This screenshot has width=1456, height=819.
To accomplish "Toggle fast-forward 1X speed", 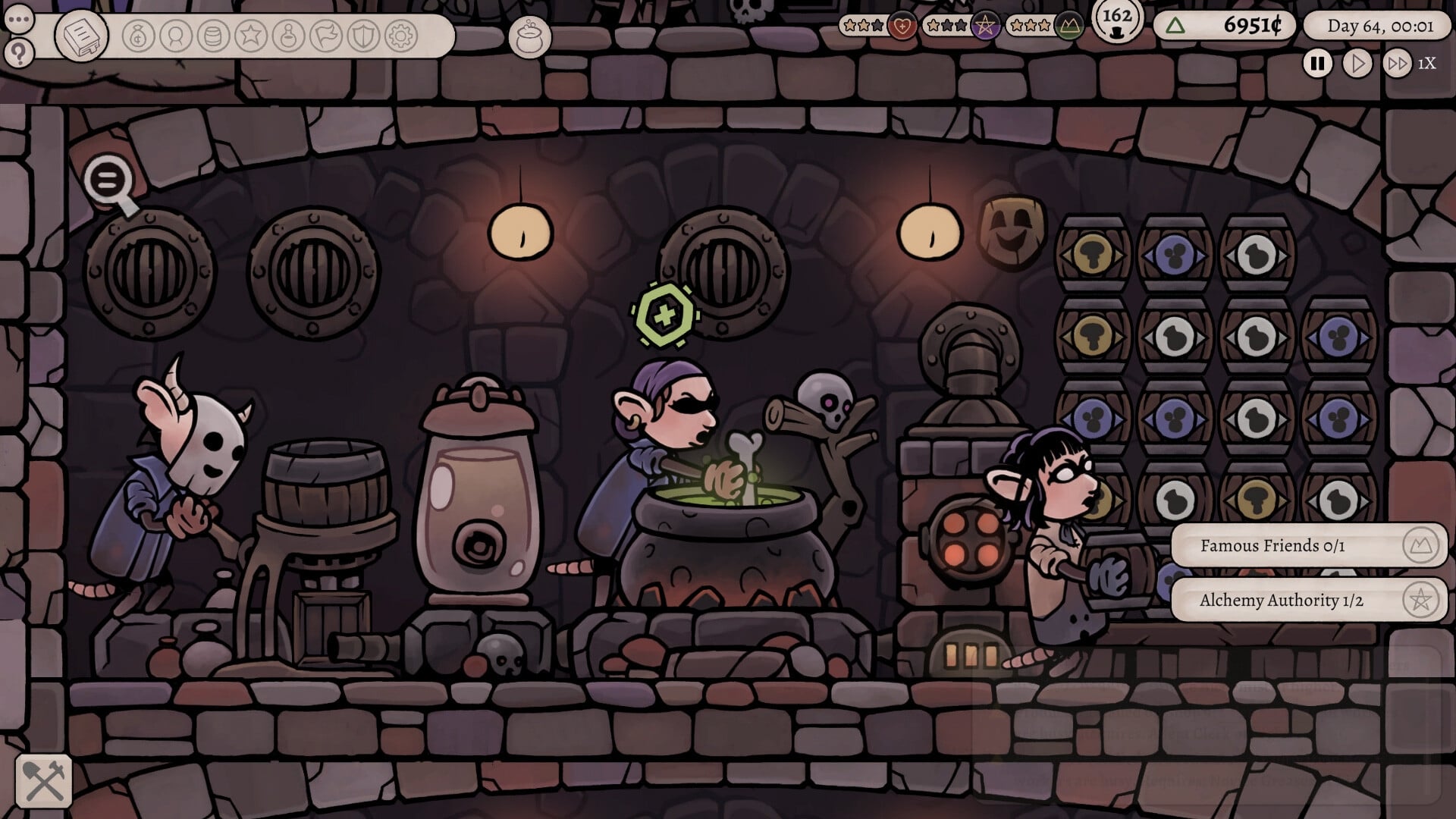I will tap(1398, 63).
